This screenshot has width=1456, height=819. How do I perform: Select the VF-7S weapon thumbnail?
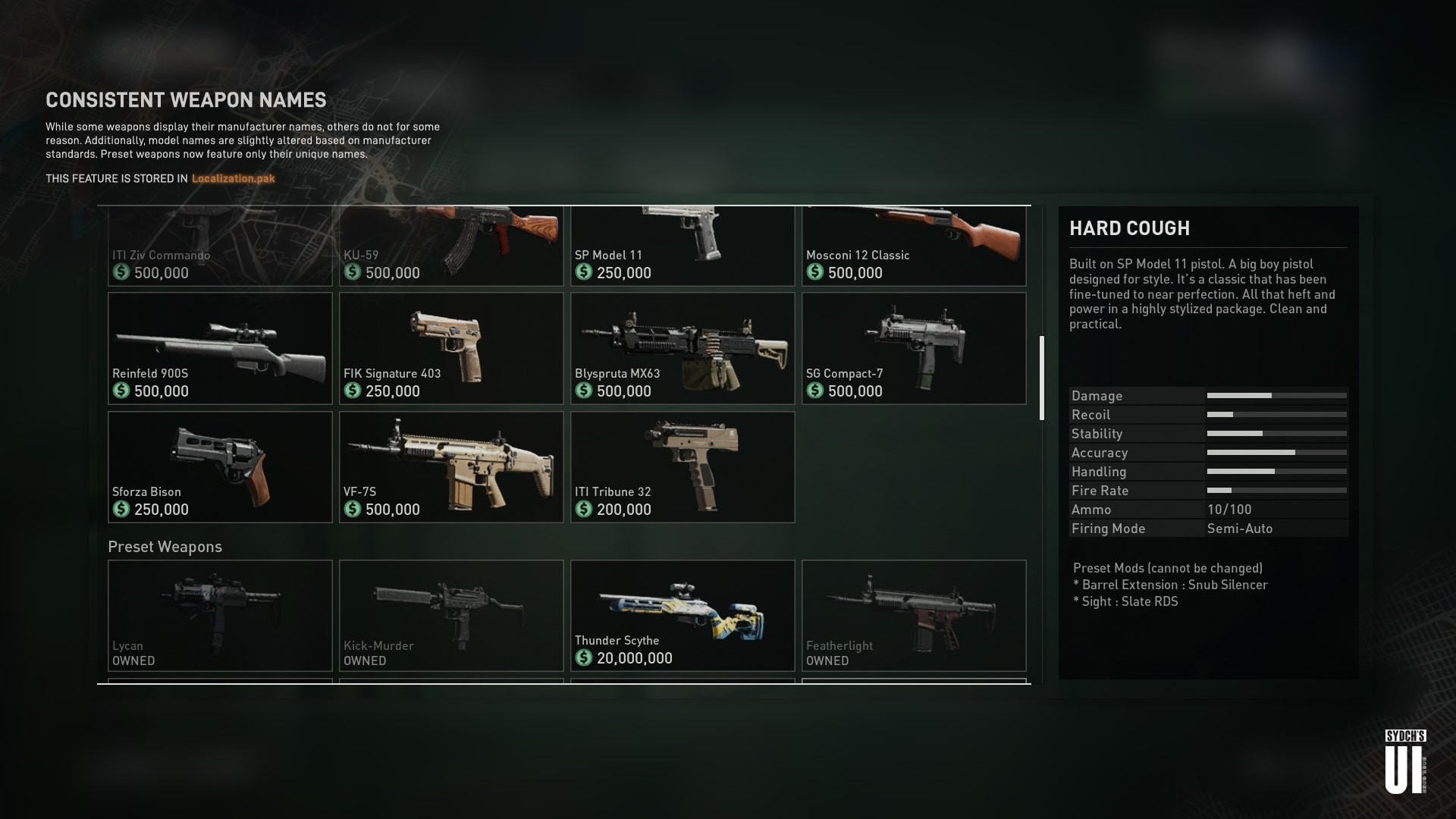click(450, 466)
